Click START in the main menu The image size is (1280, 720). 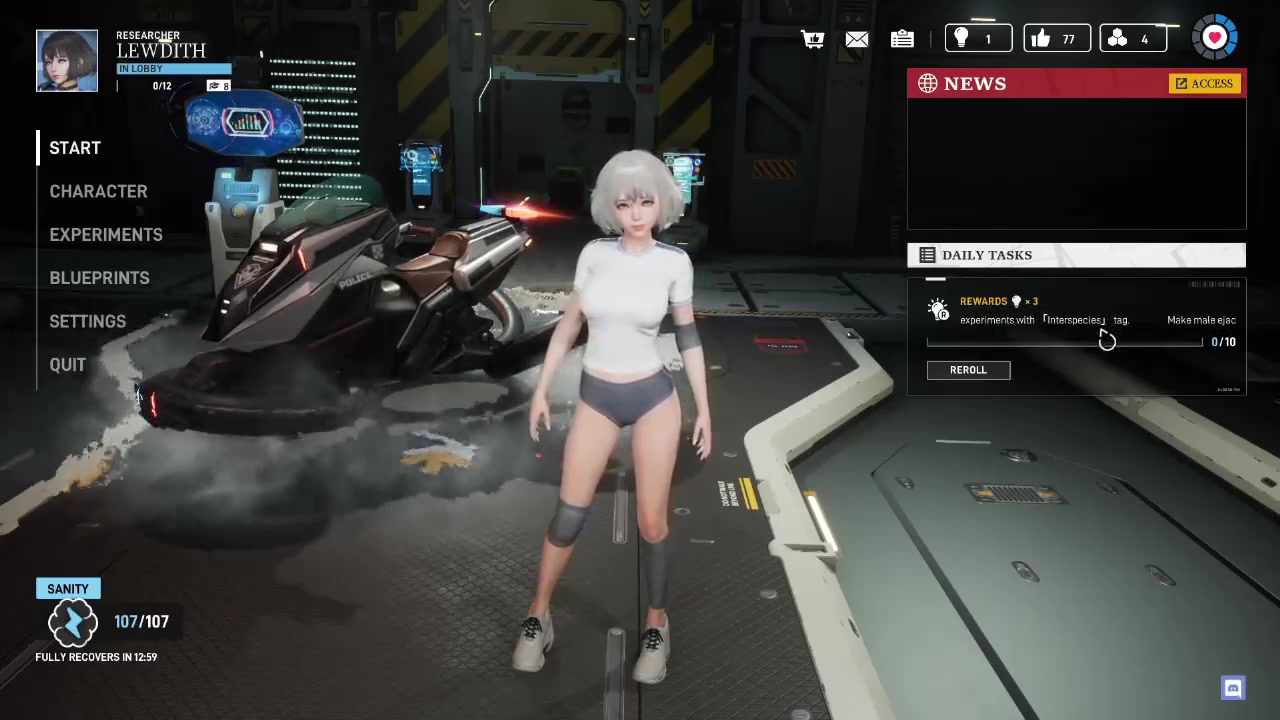coord(75,148)
